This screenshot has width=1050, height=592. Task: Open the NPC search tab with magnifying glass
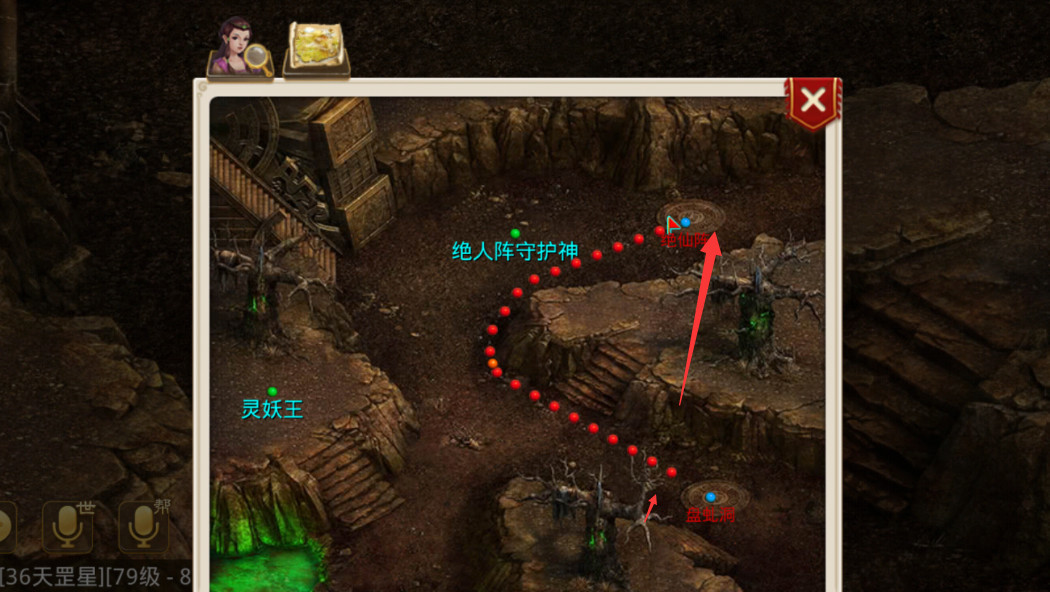(x=239, y=48)
